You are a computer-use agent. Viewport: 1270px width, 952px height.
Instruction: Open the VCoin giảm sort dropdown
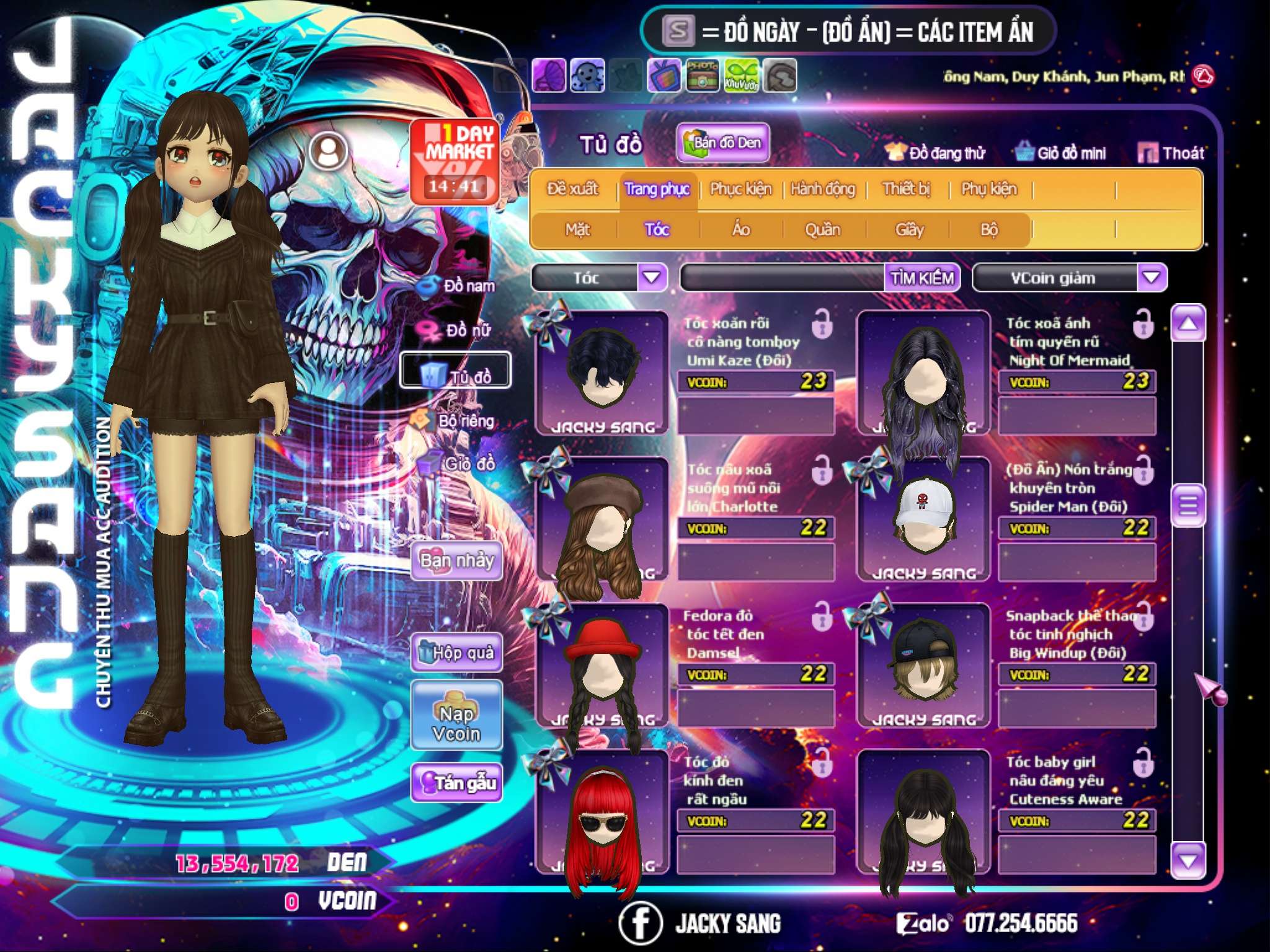[1152, 277]
